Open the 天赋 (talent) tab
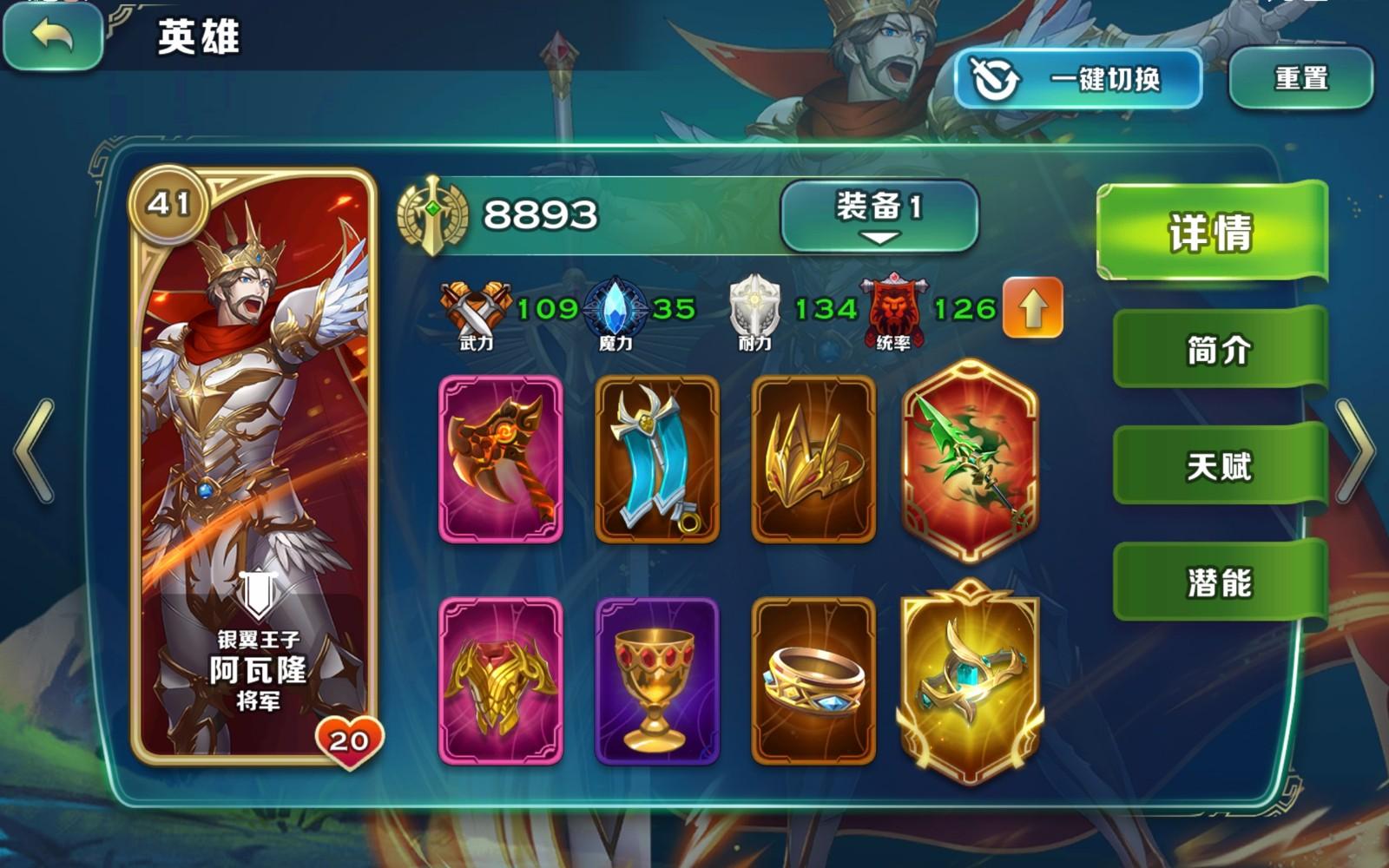The image size is (1389, 868). 1221,467
